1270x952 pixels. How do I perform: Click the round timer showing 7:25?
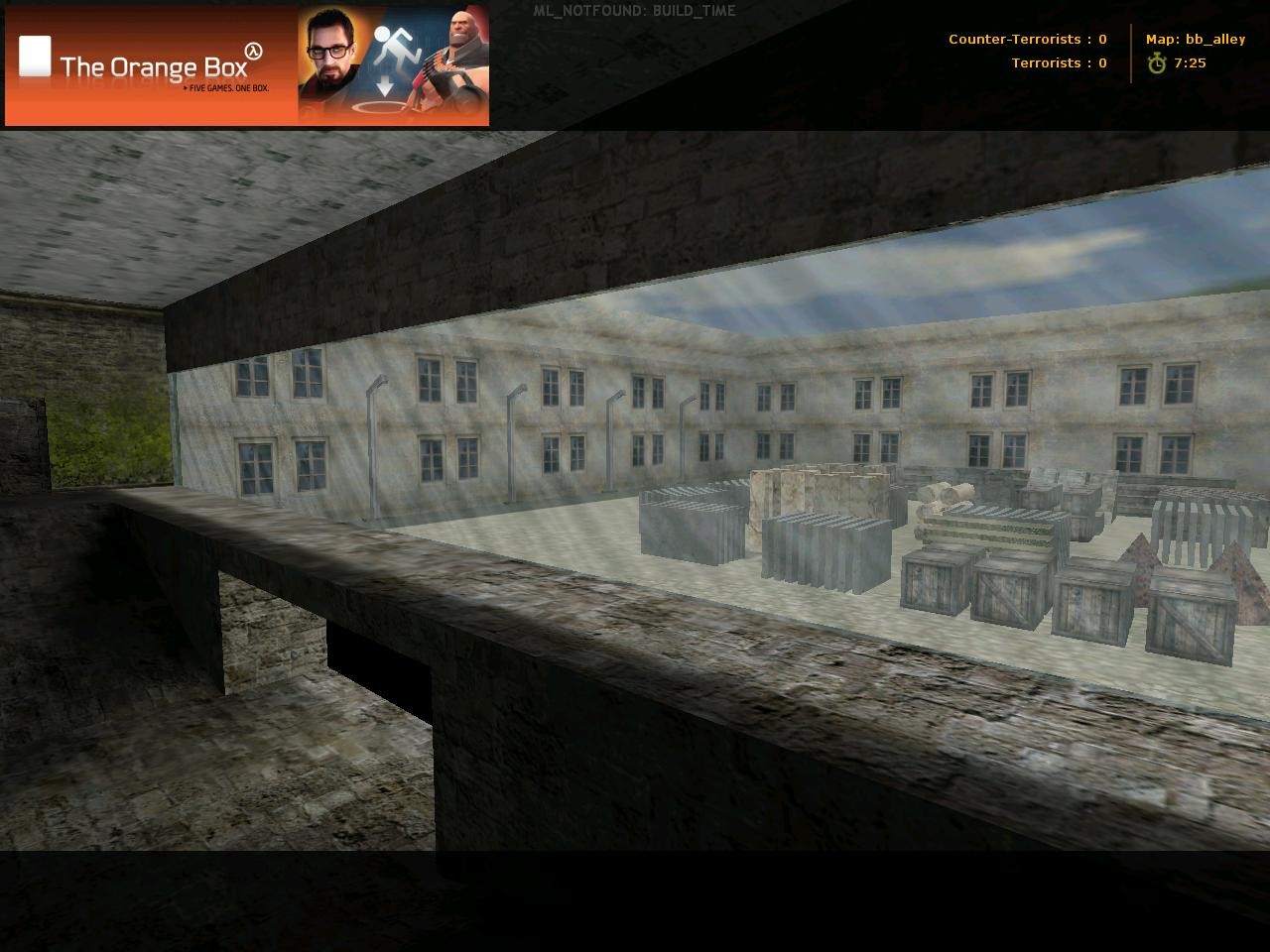pos(1191,62)
